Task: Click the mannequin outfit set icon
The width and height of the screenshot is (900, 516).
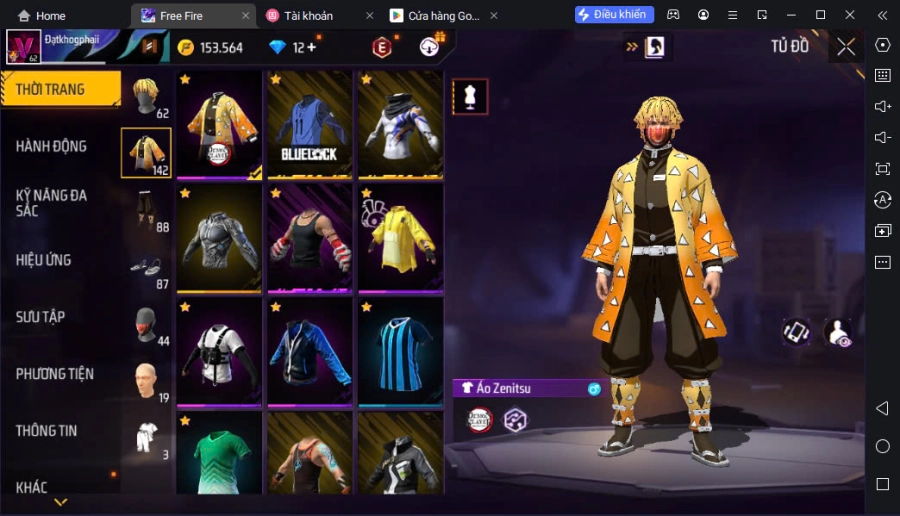Action: pyautogui.click(x=470, y=96)
